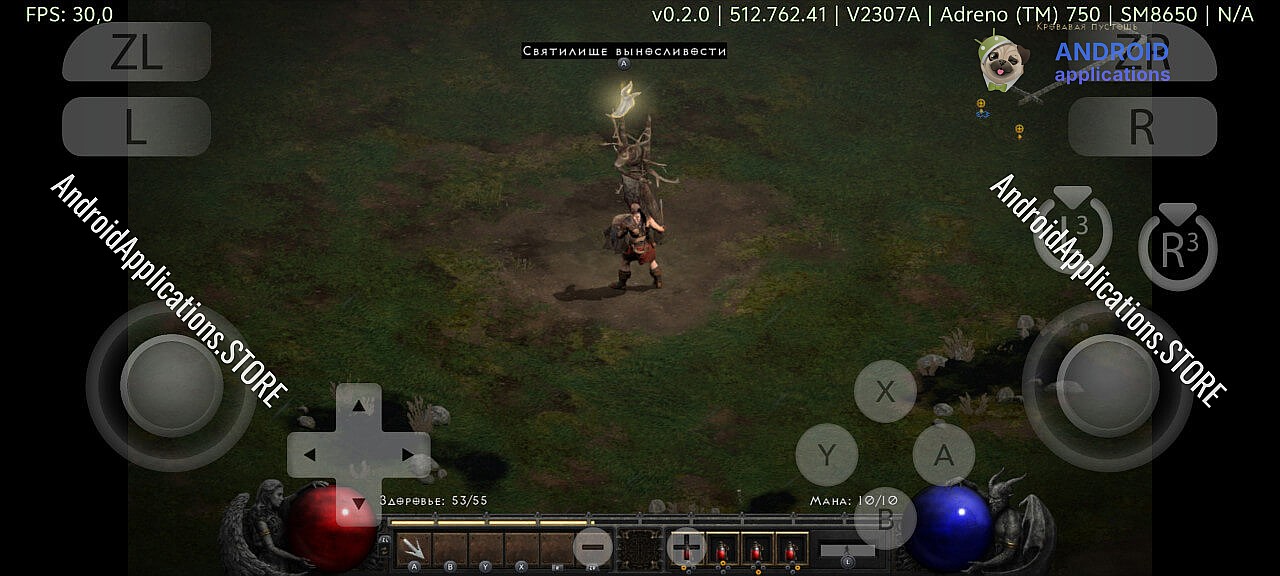Tap the L shoulder touch button
This screenshot has width=1280, height=576.
[137, 127]
